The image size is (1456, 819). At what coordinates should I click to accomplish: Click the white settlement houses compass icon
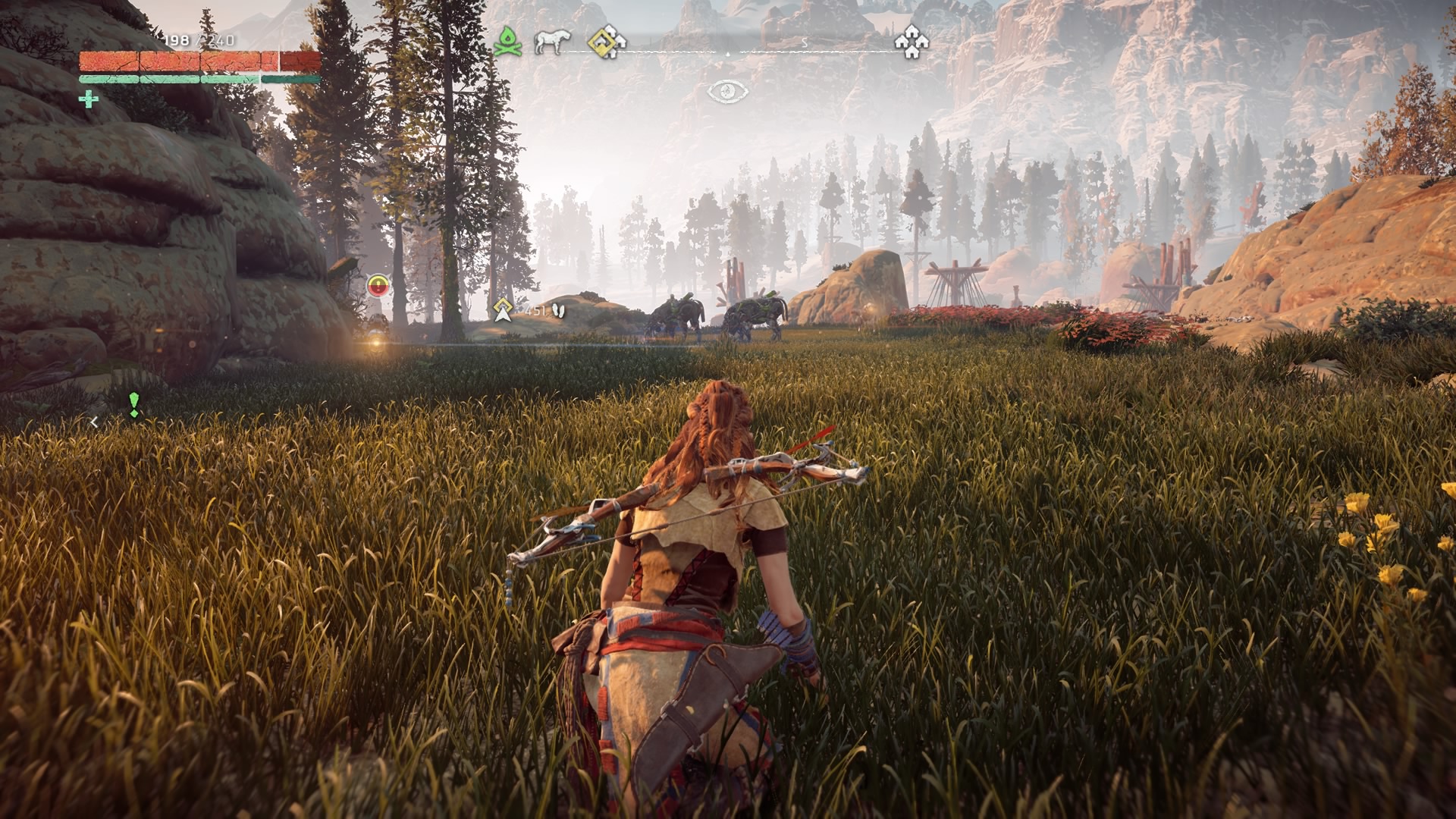click(x=911, y=42)
